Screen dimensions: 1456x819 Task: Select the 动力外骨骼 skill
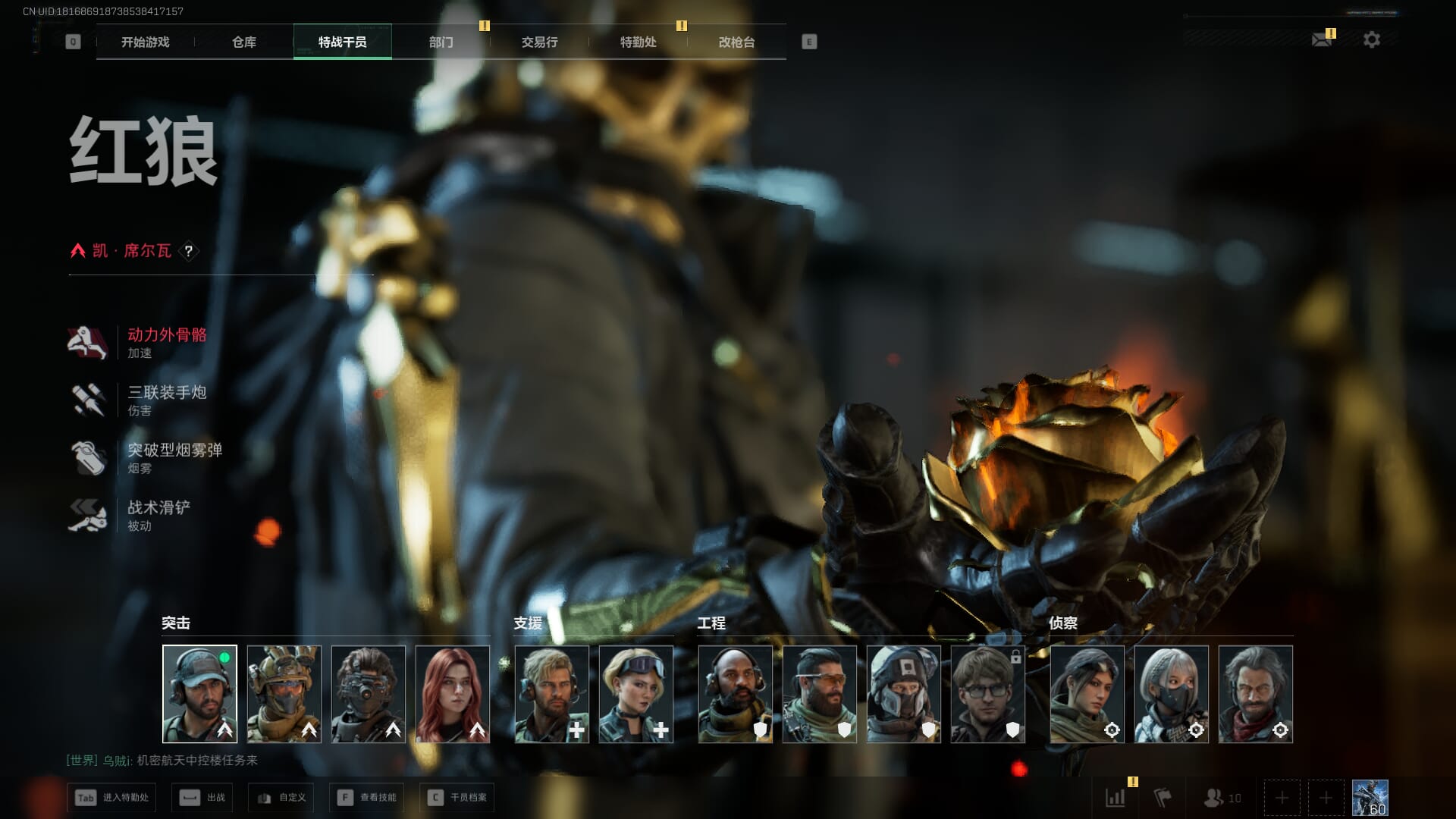tap(166, 335)
